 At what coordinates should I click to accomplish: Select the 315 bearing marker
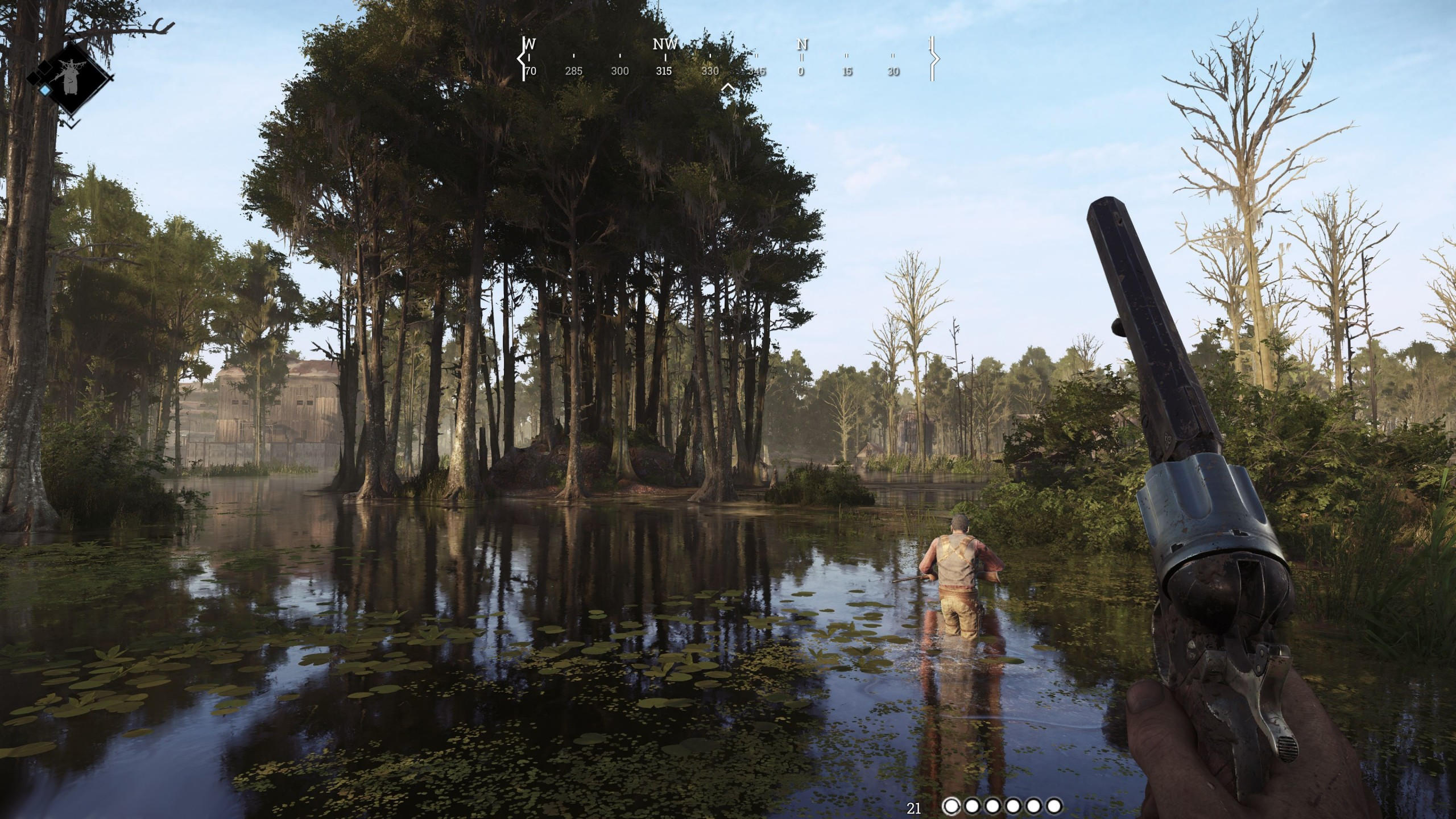click(664, 72)
